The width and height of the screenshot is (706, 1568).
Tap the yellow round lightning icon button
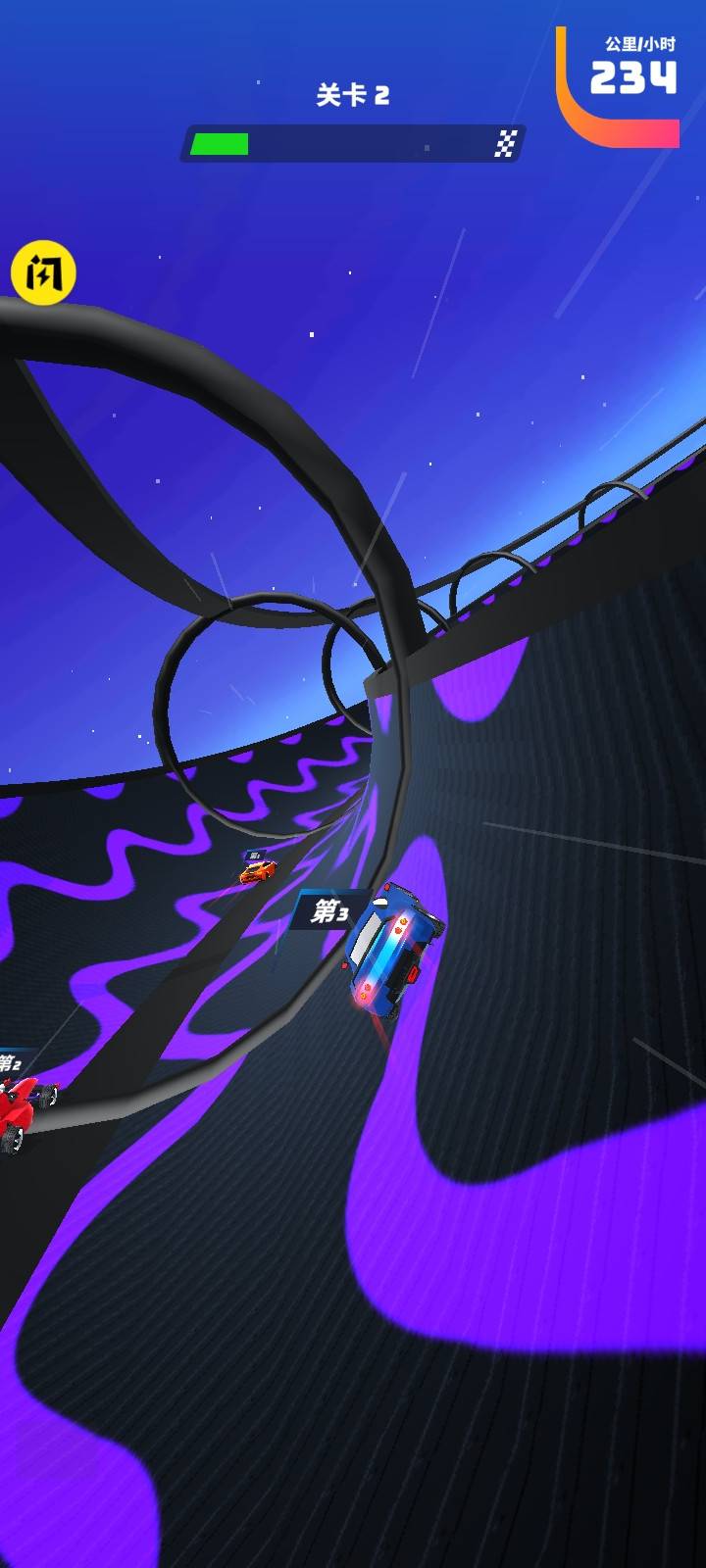tap(43, 272)
